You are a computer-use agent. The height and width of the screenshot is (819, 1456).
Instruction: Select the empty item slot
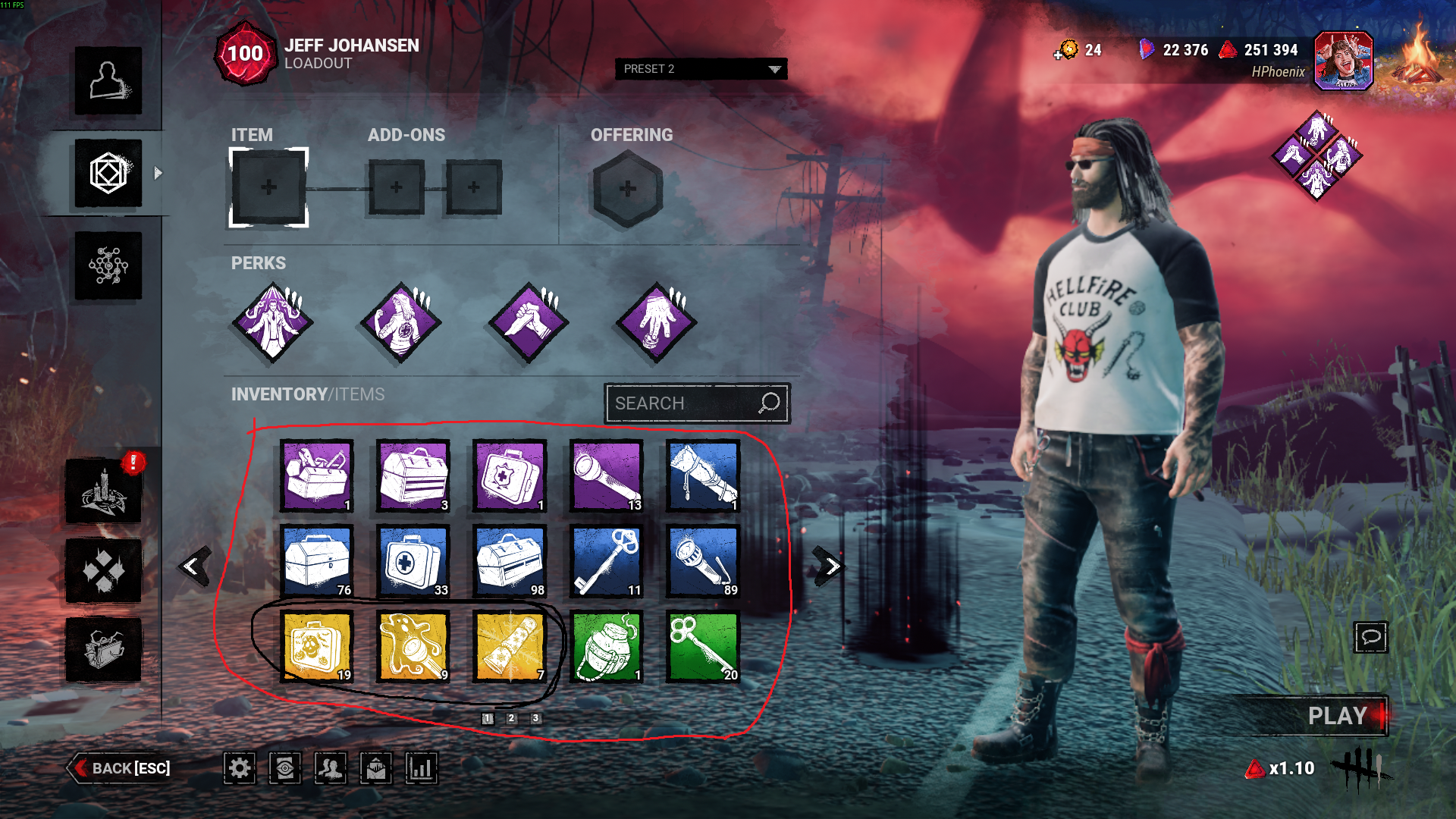pyautogui.click(x=268, y=187)
